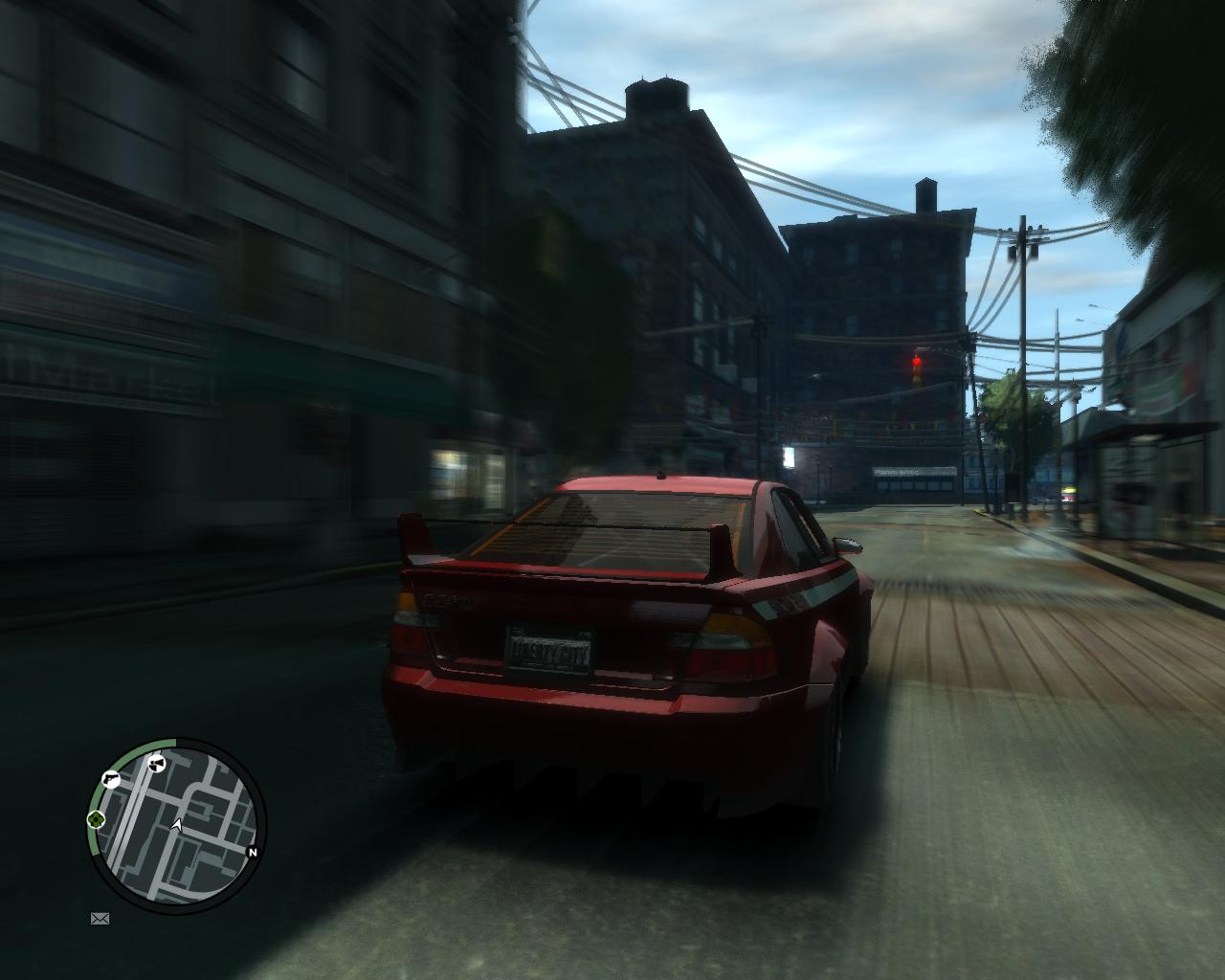
Task: Click the white player arrow on the radar
Action: (x=178, y=825)
